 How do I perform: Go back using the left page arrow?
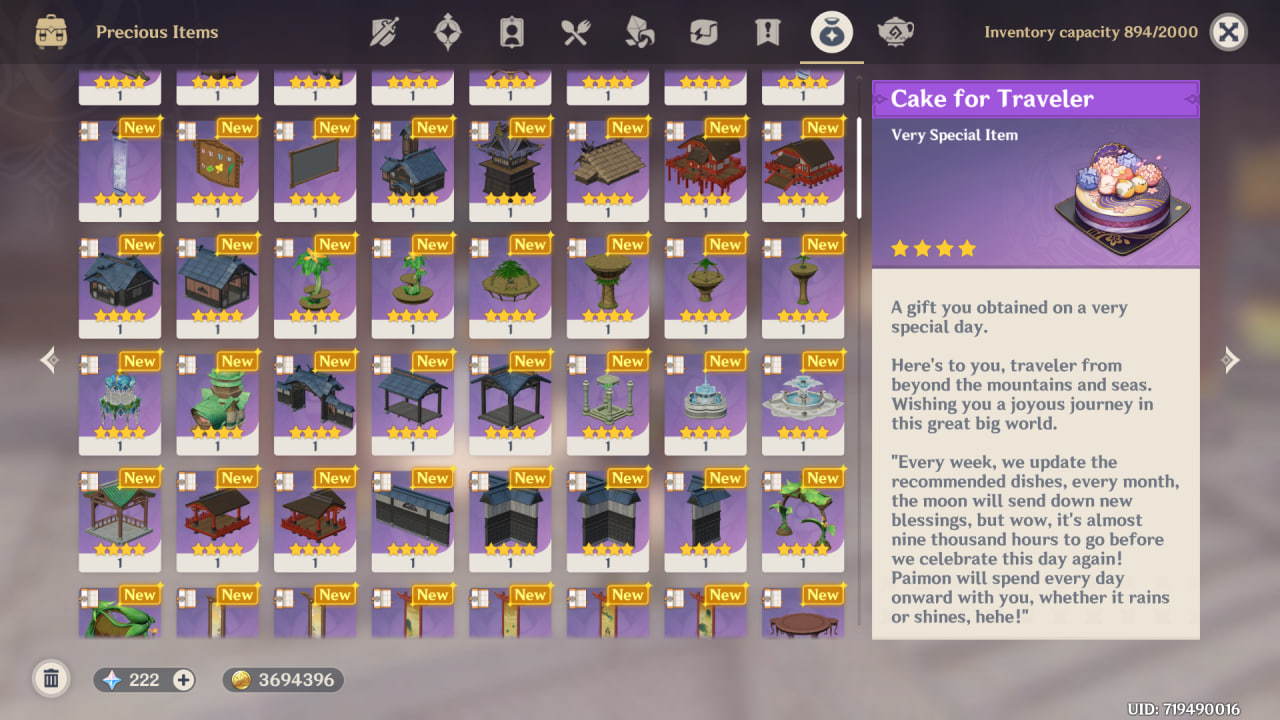pos(47,360)
